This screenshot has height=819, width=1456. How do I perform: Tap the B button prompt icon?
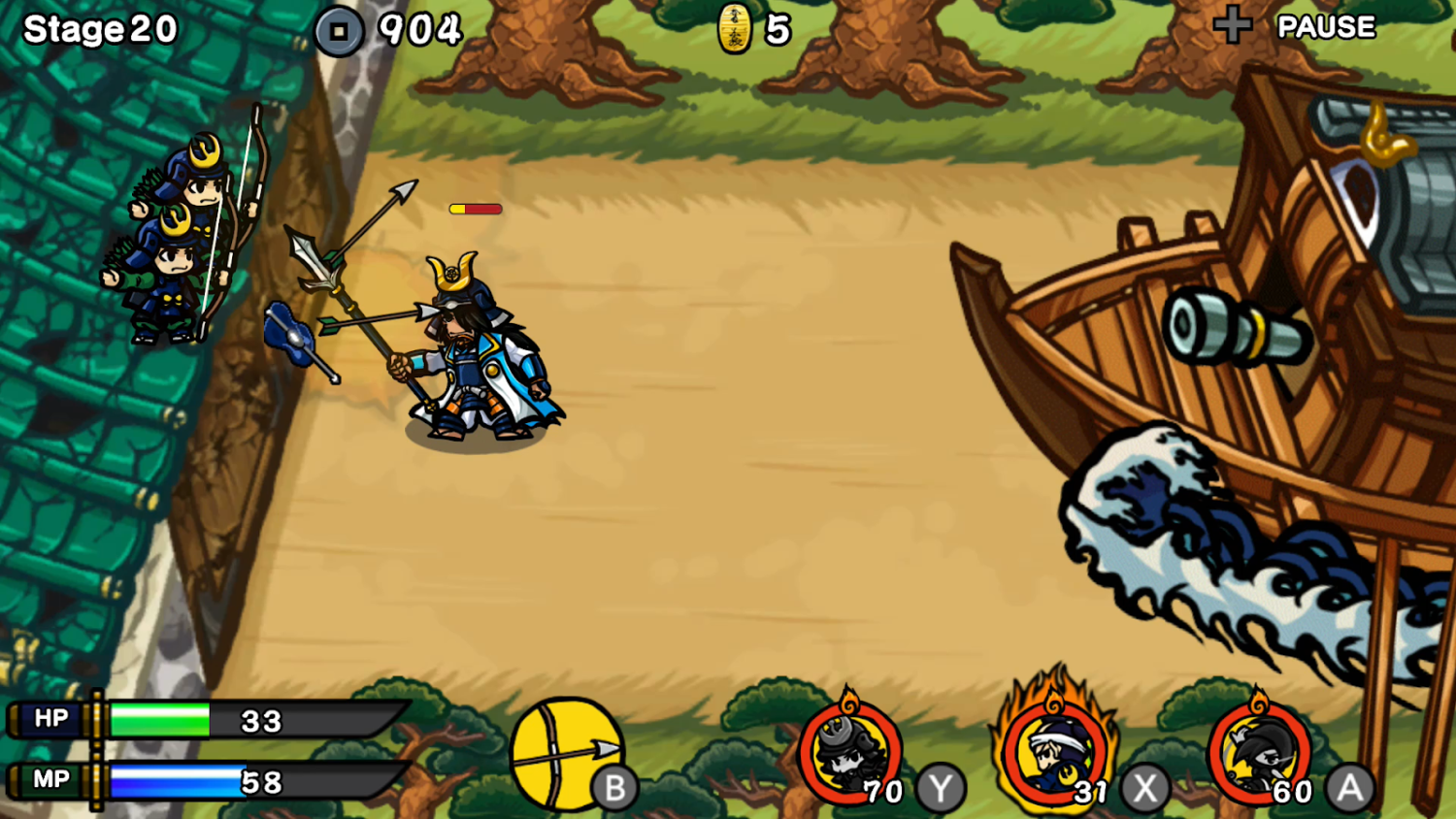(617, 788)
